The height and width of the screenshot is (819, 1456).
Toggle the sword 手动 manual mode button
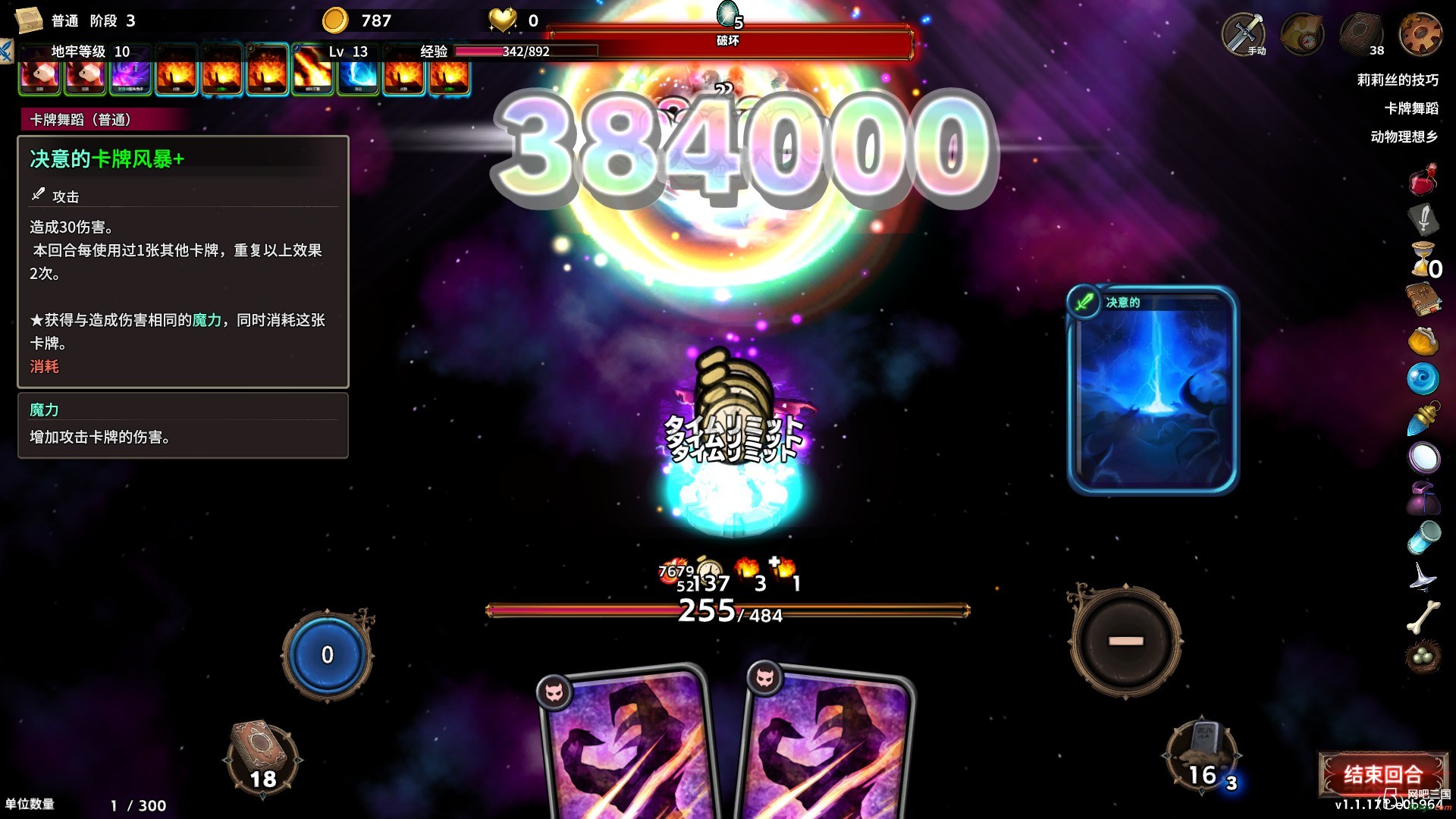pos(1244,35)
